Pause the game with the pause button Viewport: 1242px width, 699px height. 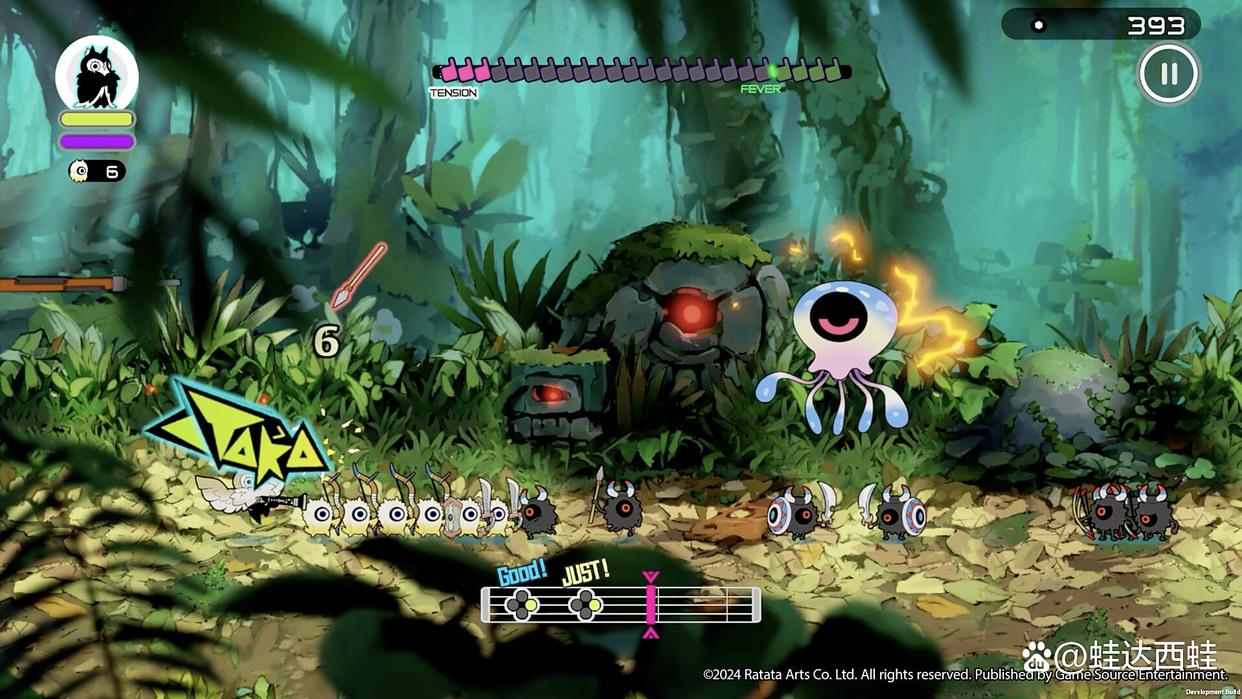pyautogui.click(x=1168, y=74)
